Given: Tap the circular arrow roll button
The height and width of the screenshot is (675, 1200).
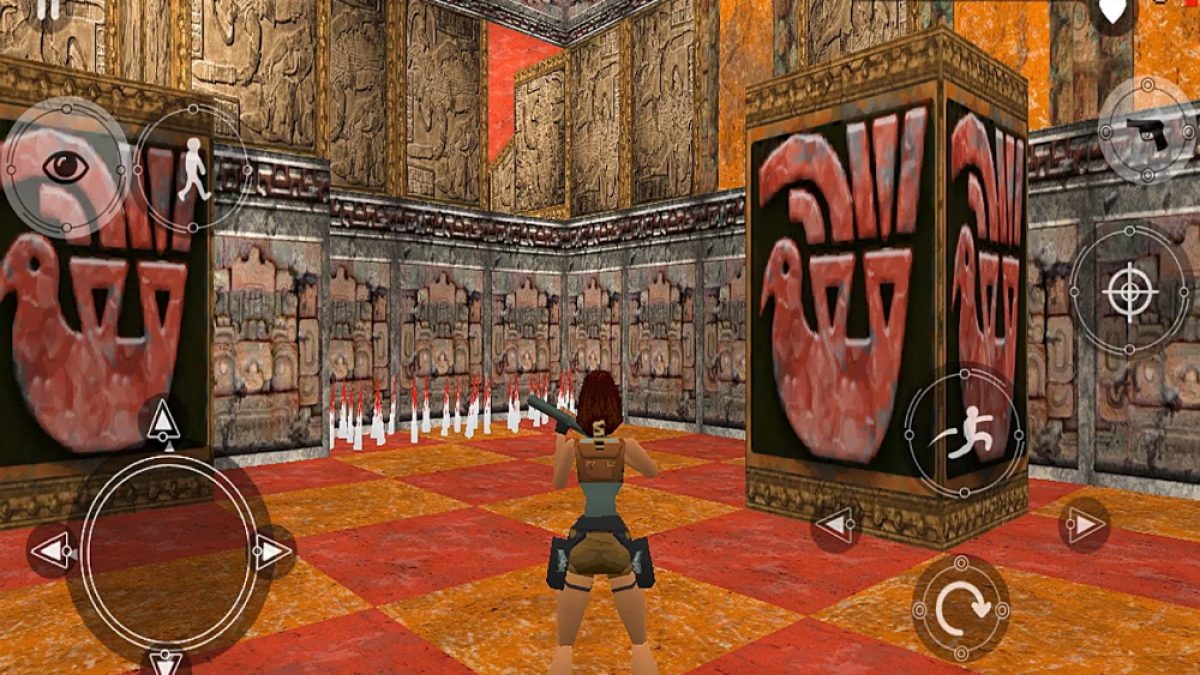Looking at the screenshot, I should [x=961, y=607].
